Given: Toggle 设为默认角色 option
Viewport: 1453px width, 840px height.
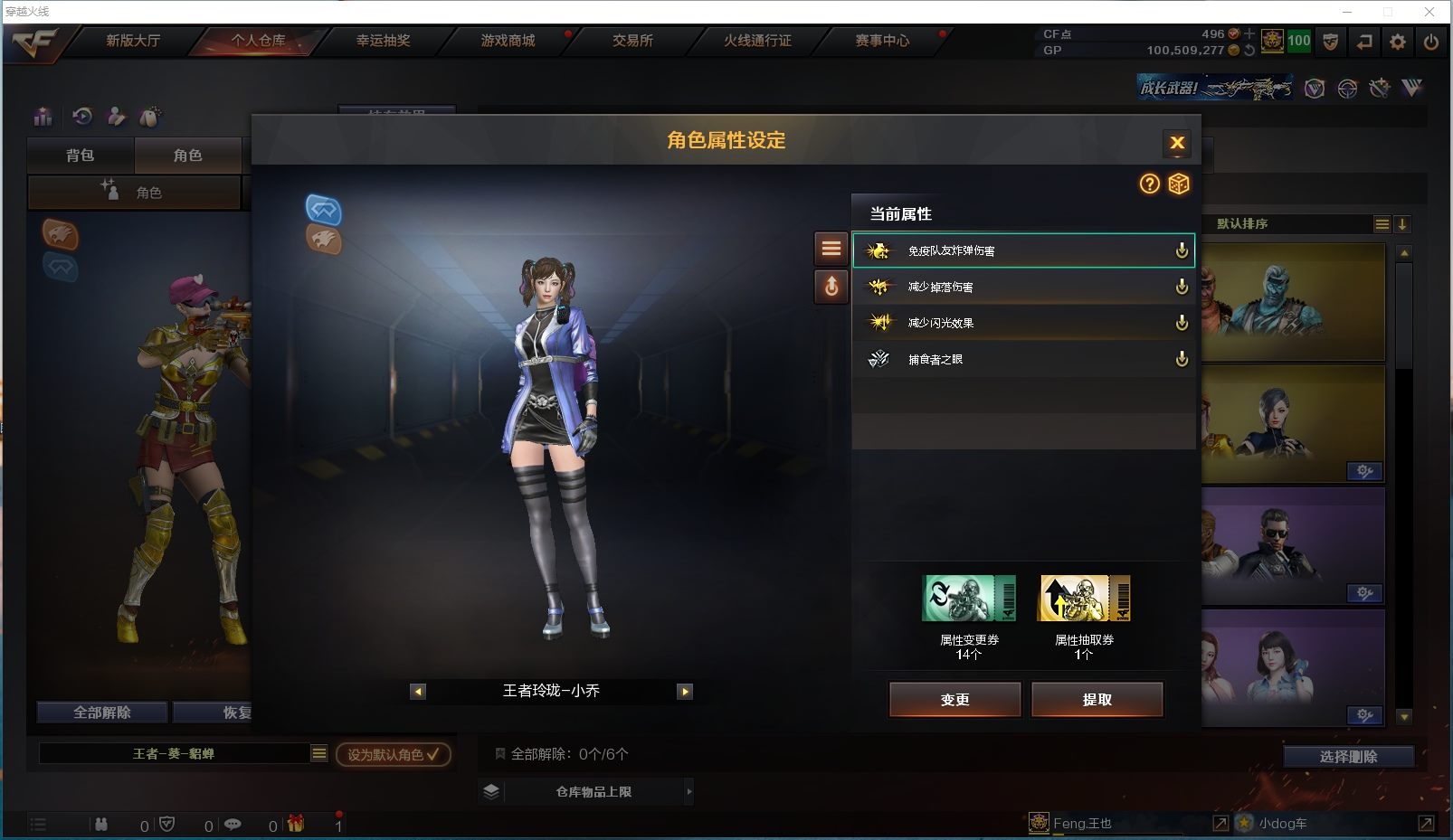Looking at the screenshot, I should coord(393,754).
